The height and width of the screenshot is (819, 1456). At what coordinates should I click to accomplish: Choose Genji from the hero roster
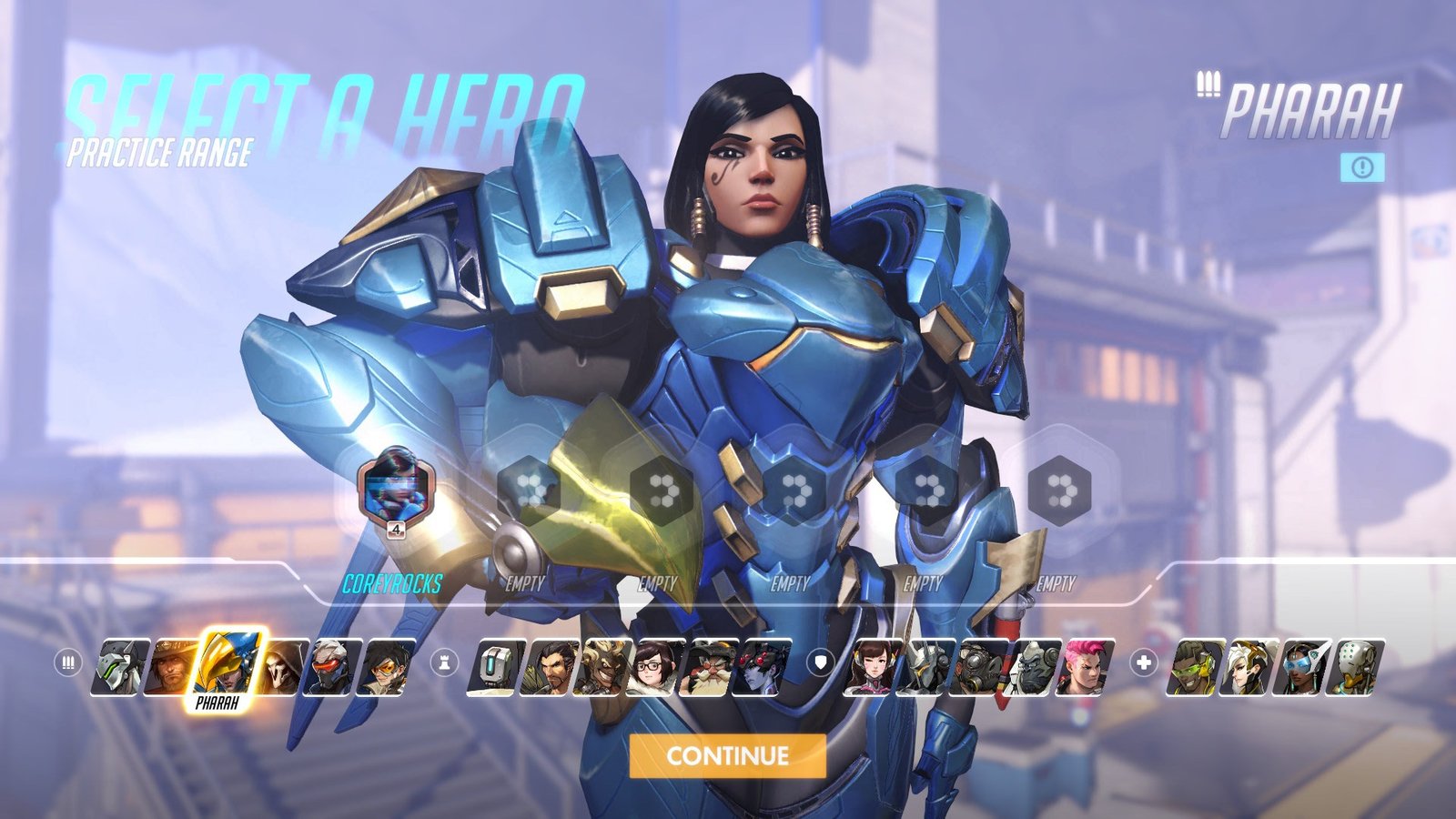(120, 667)
